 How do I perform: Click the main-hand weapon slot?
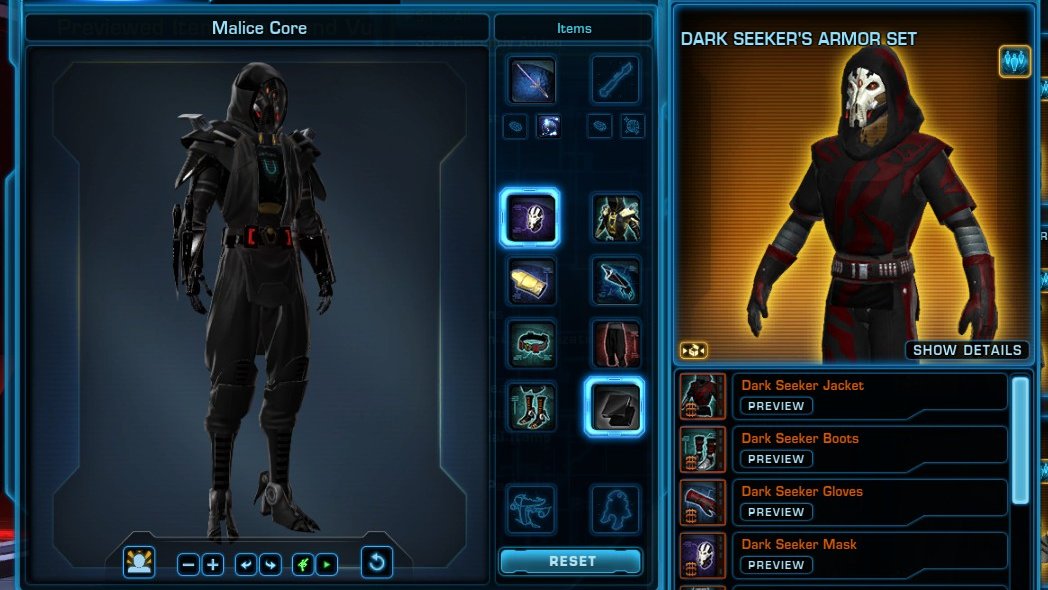pos(530,80)
